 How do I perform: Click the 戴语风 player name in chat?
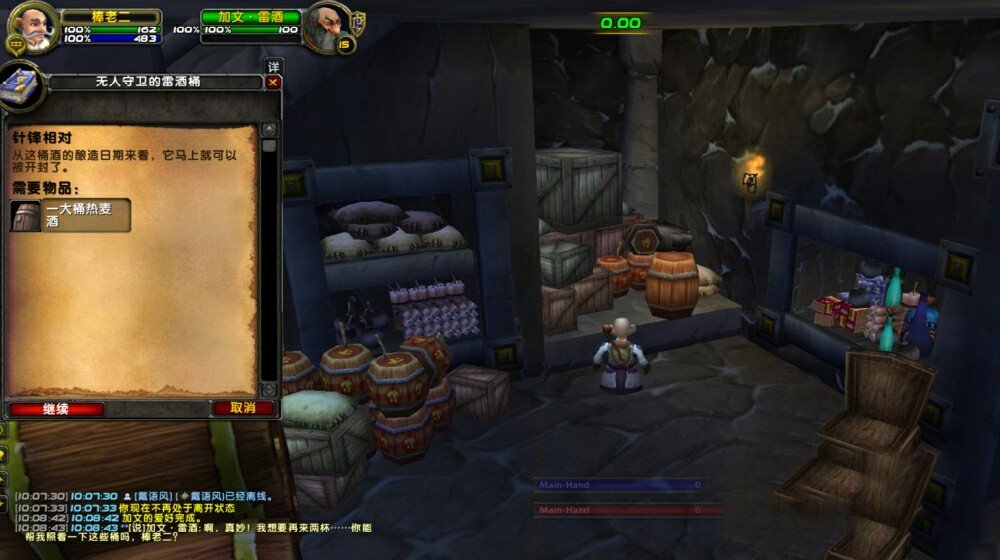pos(154,496)
